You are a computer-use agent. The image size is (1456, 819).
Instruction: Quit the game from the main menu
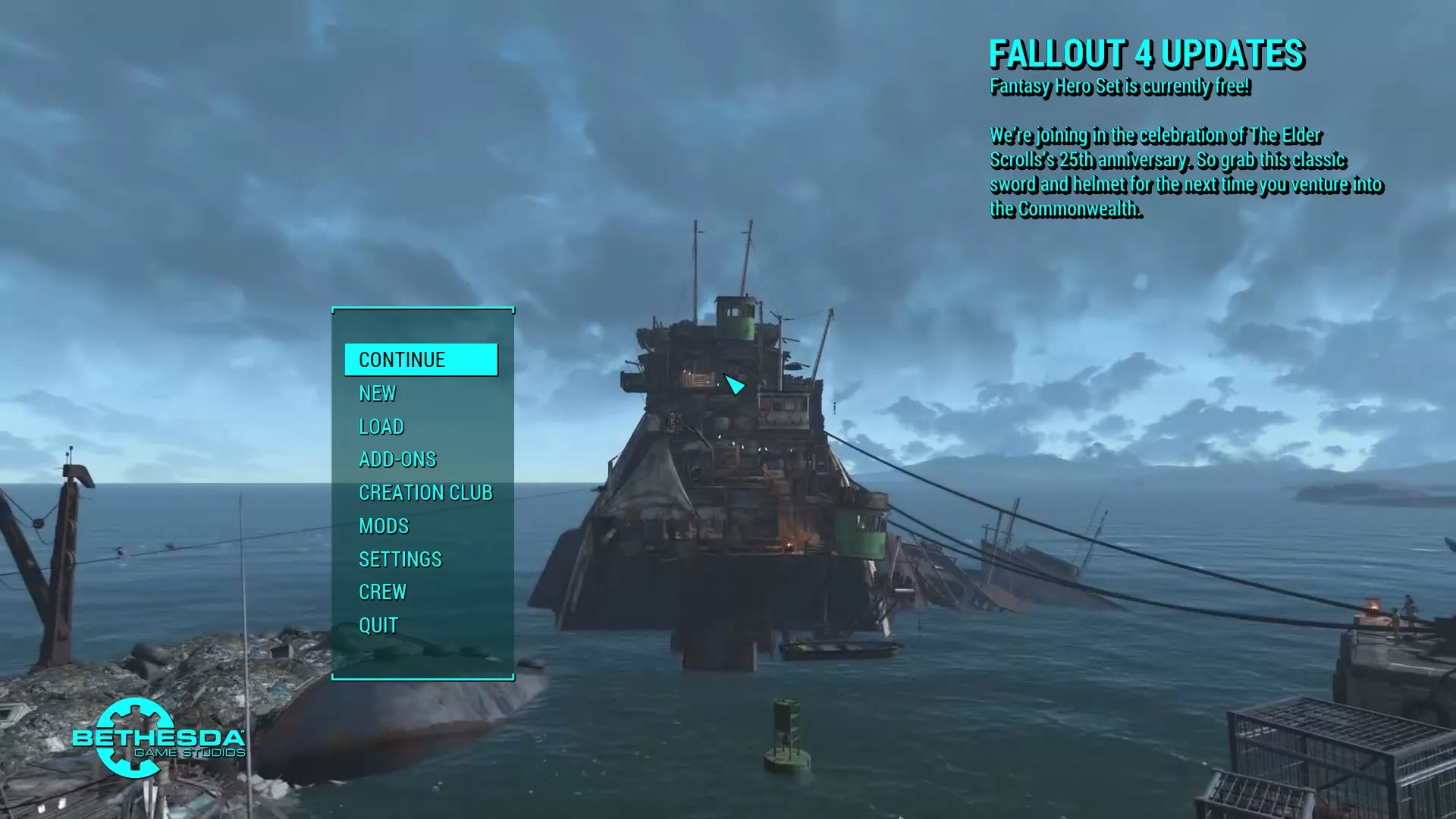tap(378, 625)
